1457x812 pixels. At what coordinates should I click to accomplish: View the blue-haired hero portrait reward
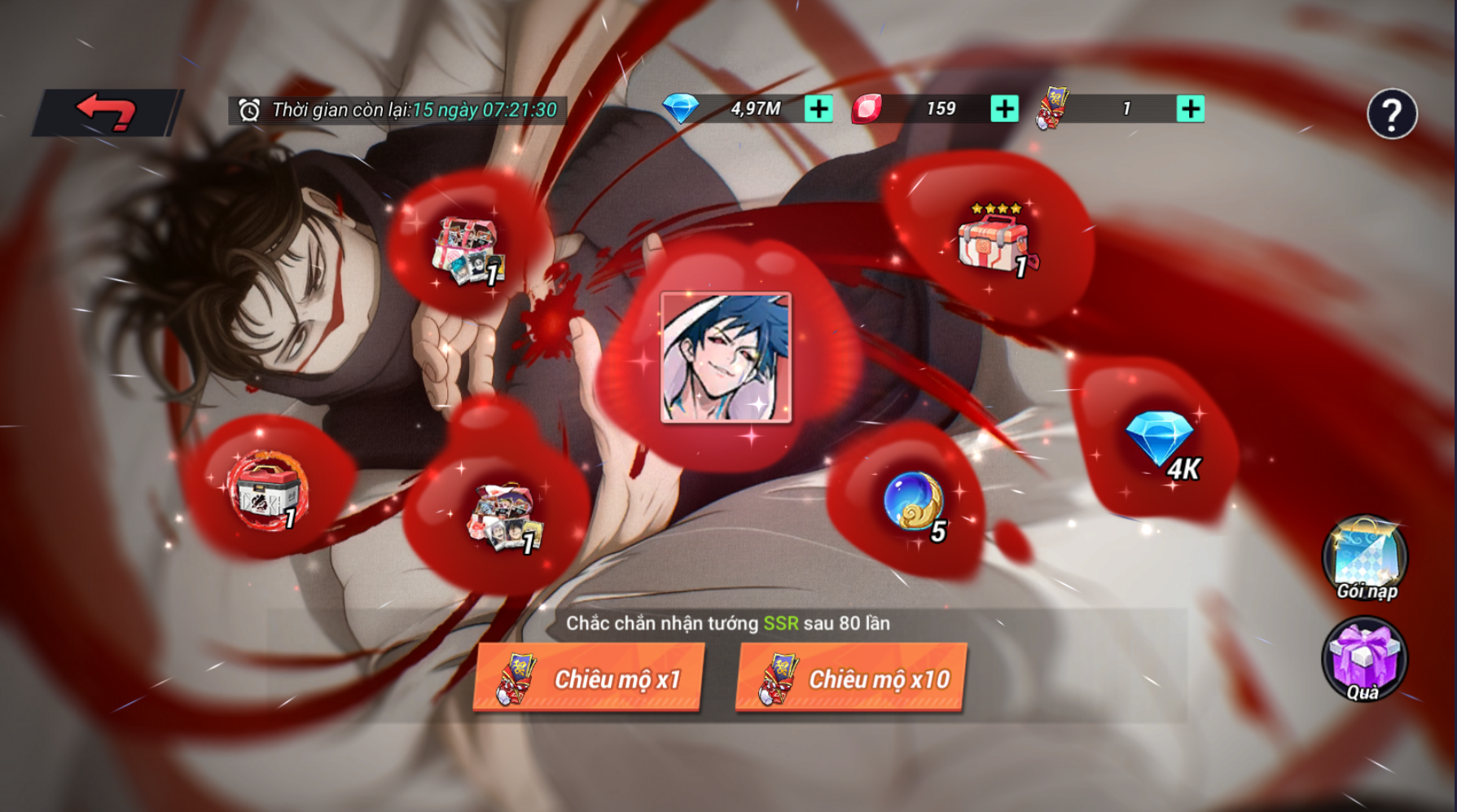pyautogui.click(x=726, y=358)
